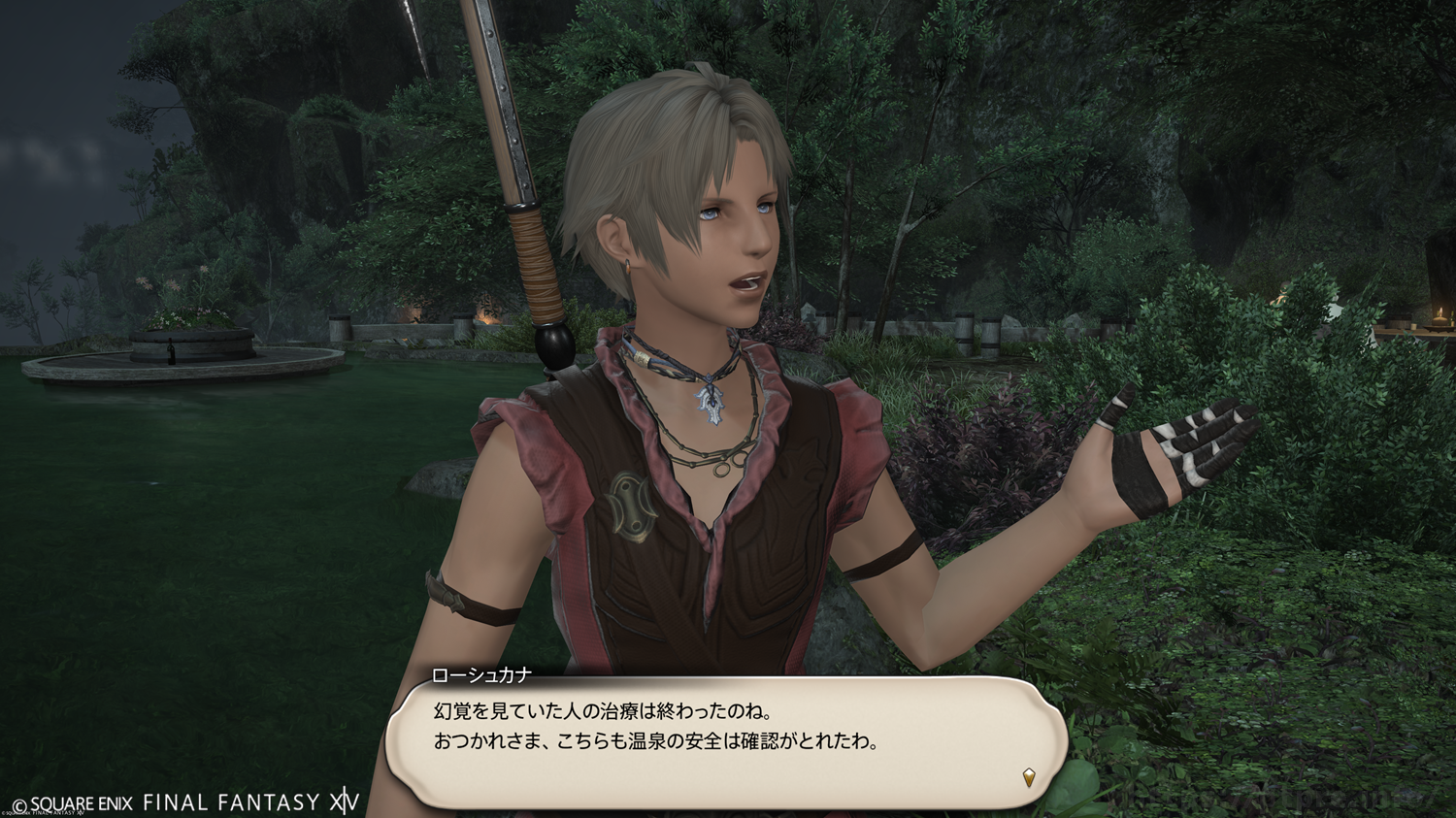Advance dialogue with the gold arrow indicator
This screenshot has height=818, width=1456.
click(1029, 776)
